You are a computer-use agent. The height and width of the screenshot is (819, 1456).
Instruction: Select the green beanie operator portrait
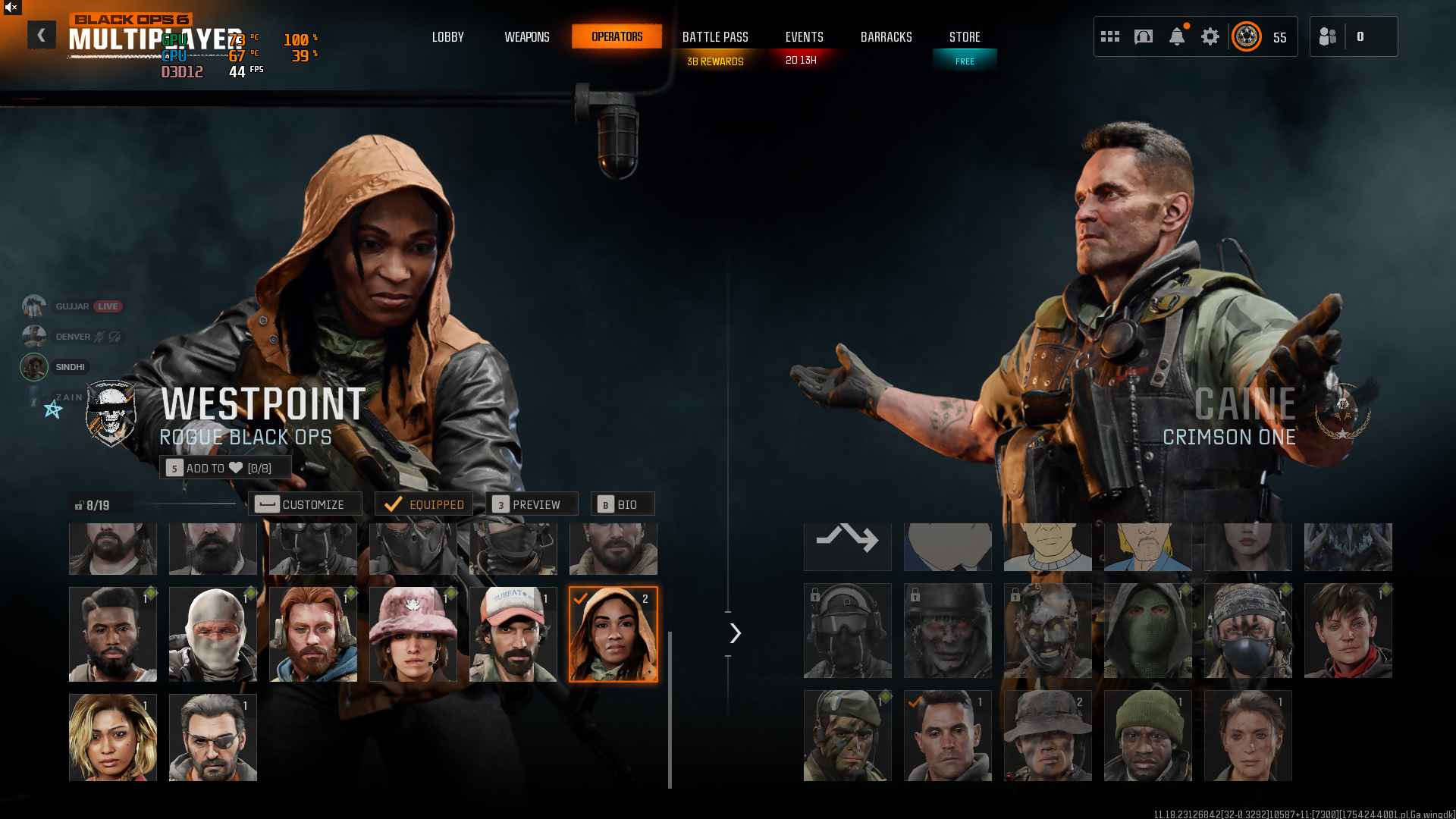[1148, 736]
